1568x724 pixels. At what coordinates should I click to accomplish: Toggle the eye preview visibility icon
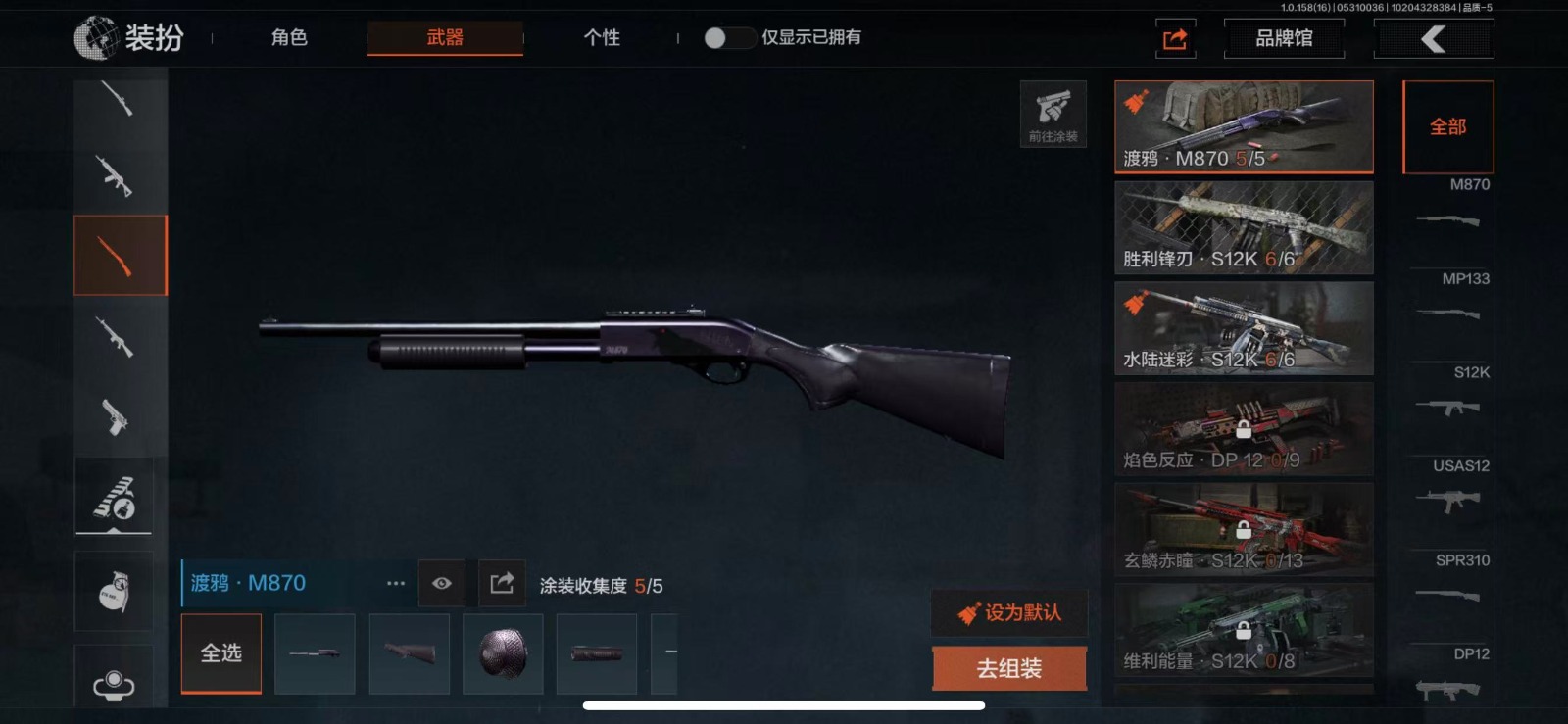[442, 584]
